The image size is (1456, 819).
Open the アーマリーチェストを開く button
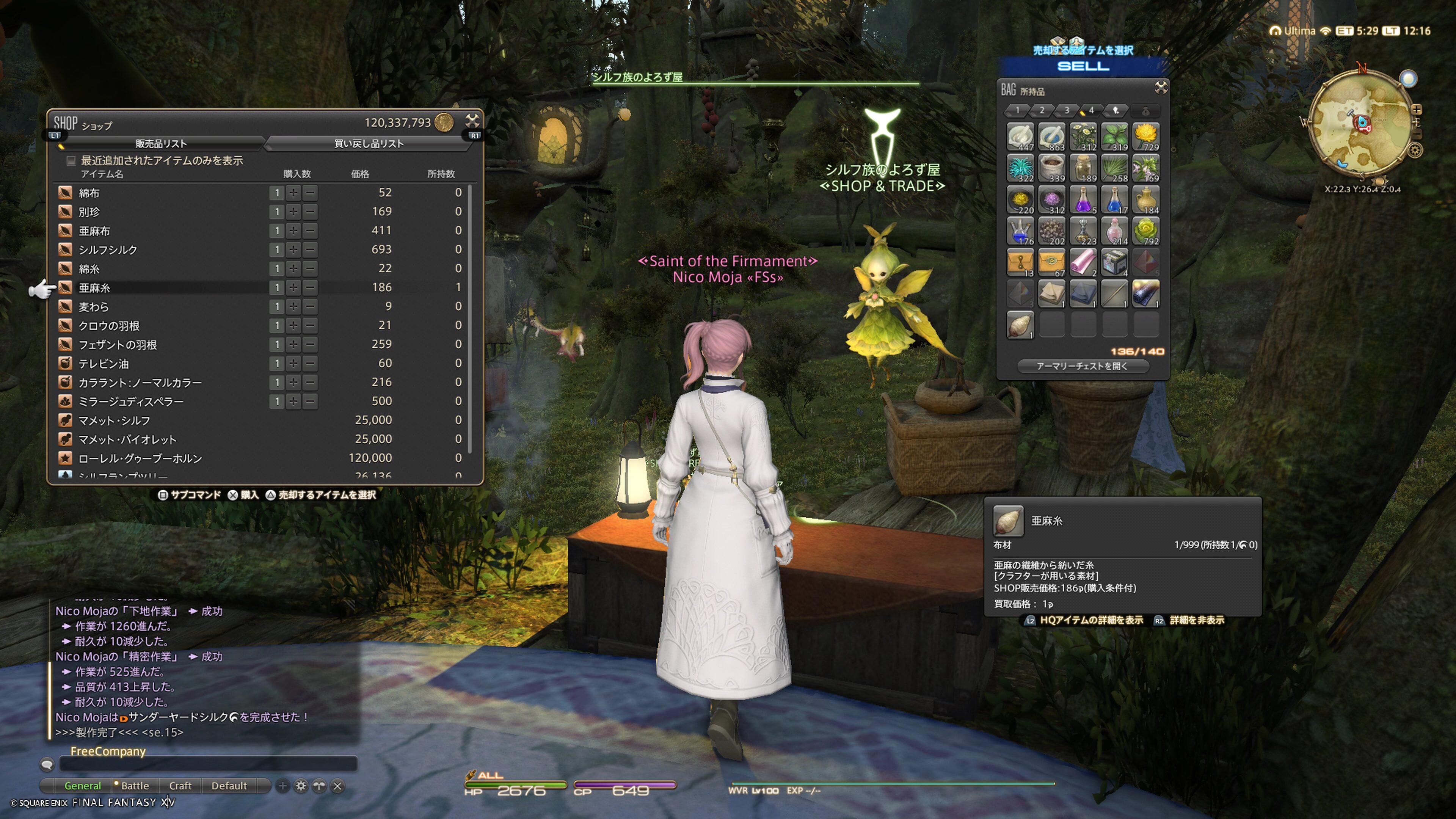tap(1083, 366)
